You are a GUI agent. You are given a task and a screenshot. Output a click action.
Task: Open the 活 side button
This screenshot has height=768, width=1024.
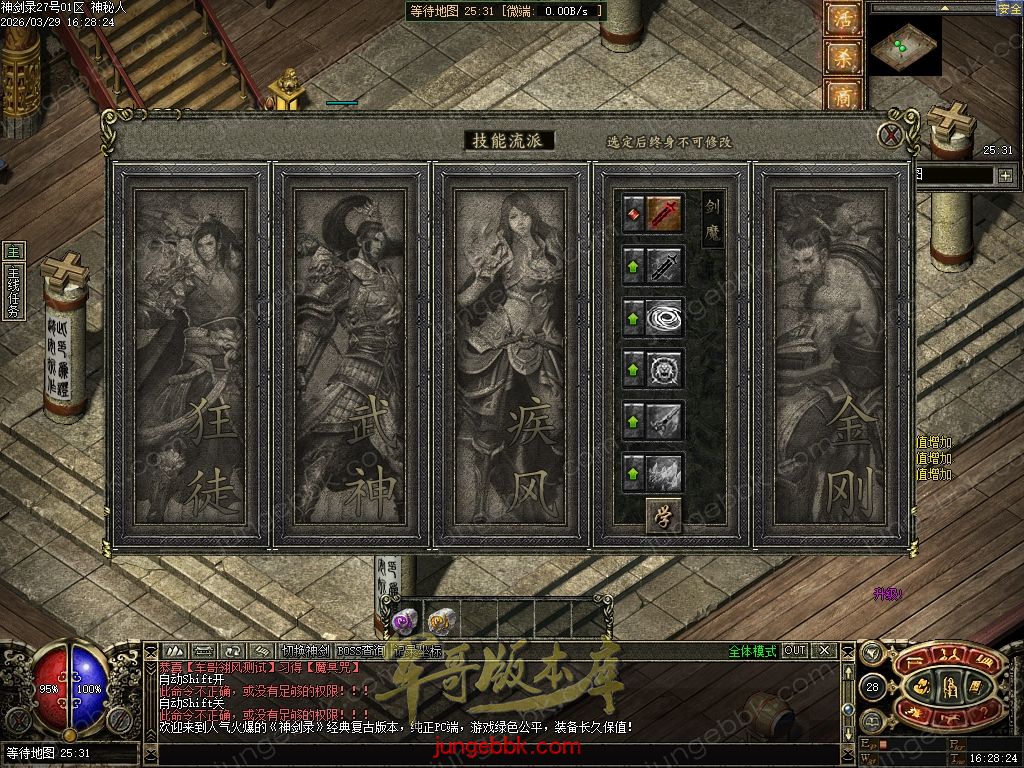point(841,20)
